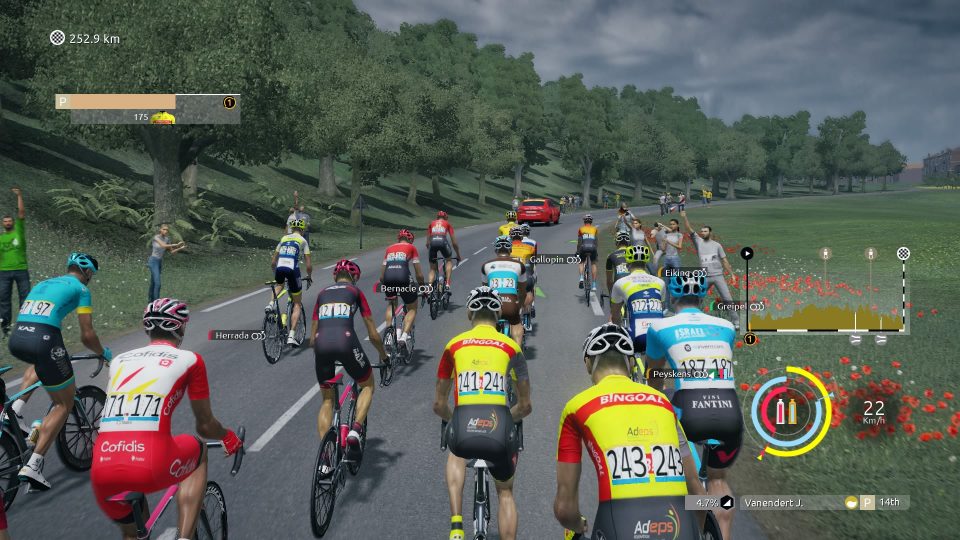The width and height of the screenshot is (960, 540).
Task: Click the start flag marker on stage profile
Action: (746, 254)
